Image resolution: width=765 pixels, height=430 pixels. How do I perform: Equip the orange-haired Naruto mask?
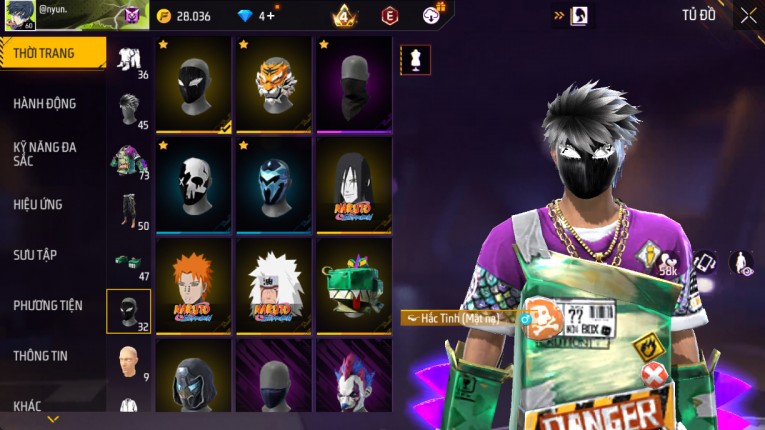pos(194,285)
